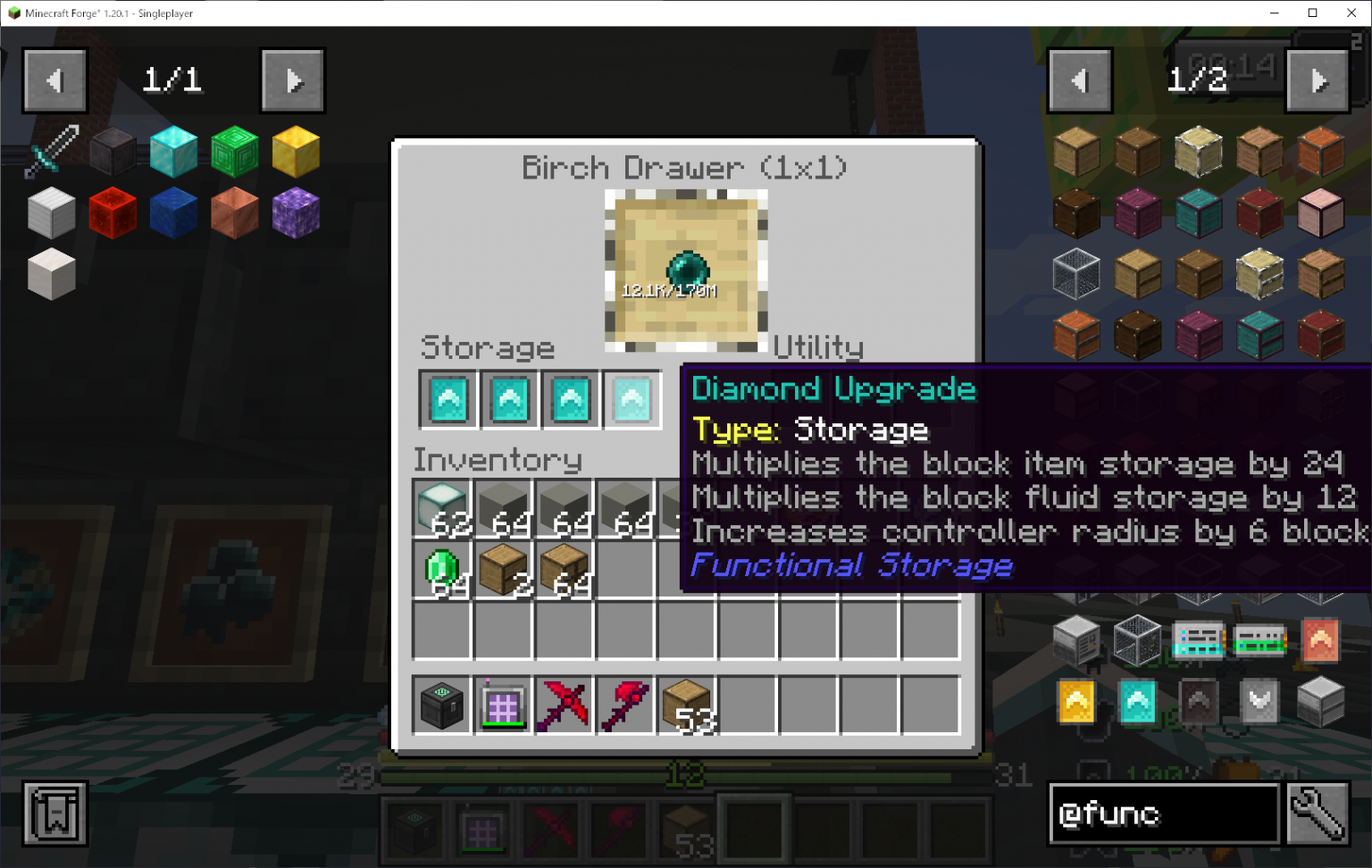Click the Downgrade arrow upgrade icon

(x=1259, y=702)
